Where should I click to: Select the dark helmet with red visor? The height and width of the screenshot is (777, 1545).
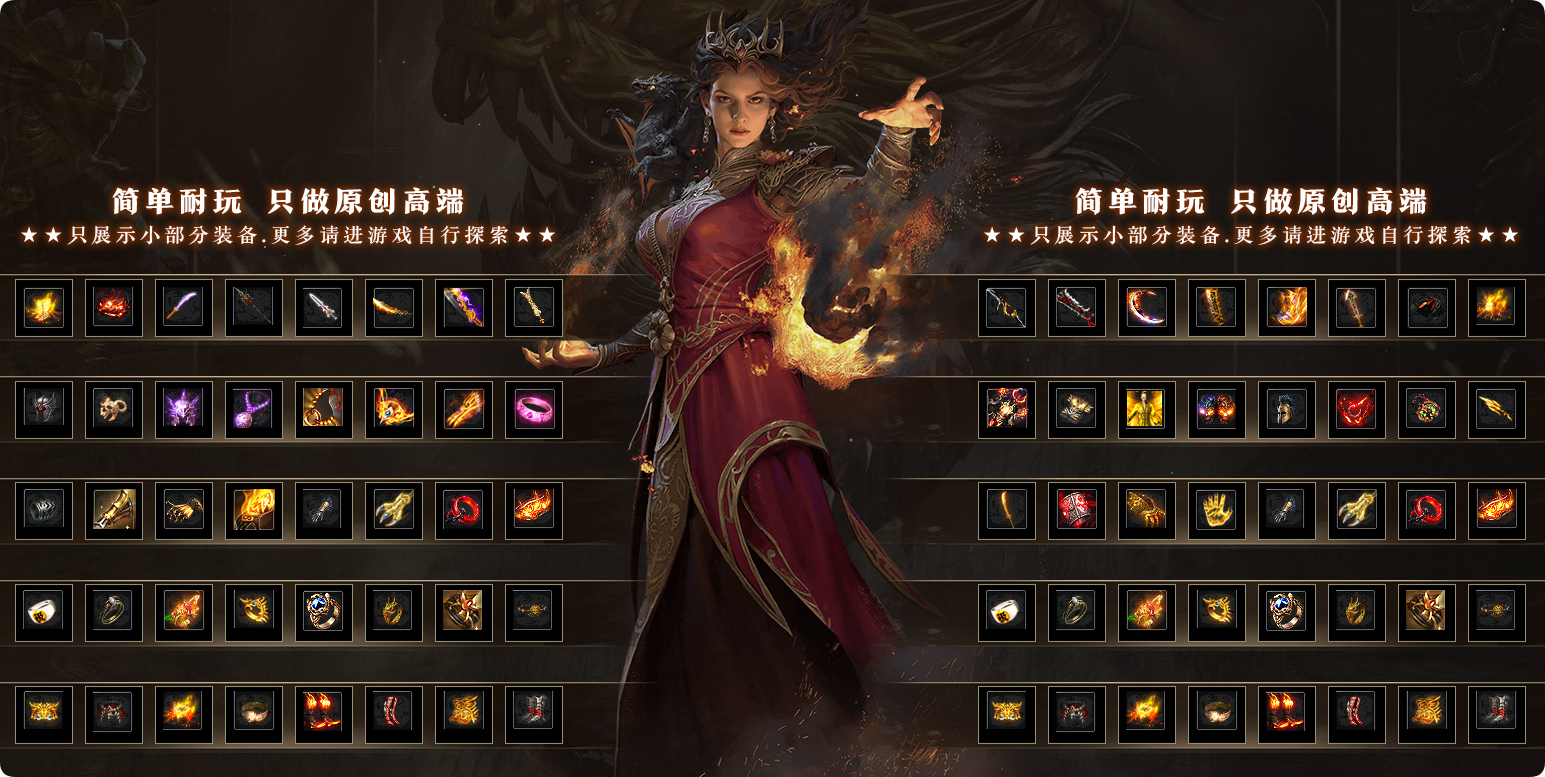44,409
